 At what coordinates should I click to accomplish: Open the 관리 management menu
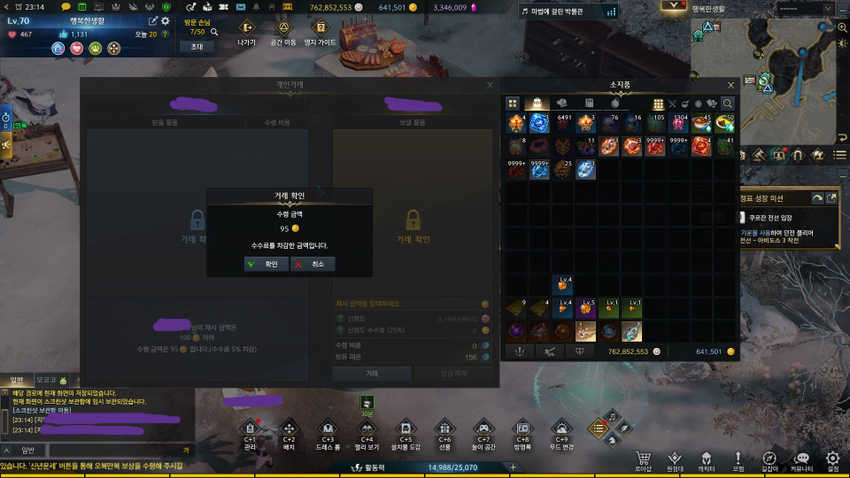(250, 431)
